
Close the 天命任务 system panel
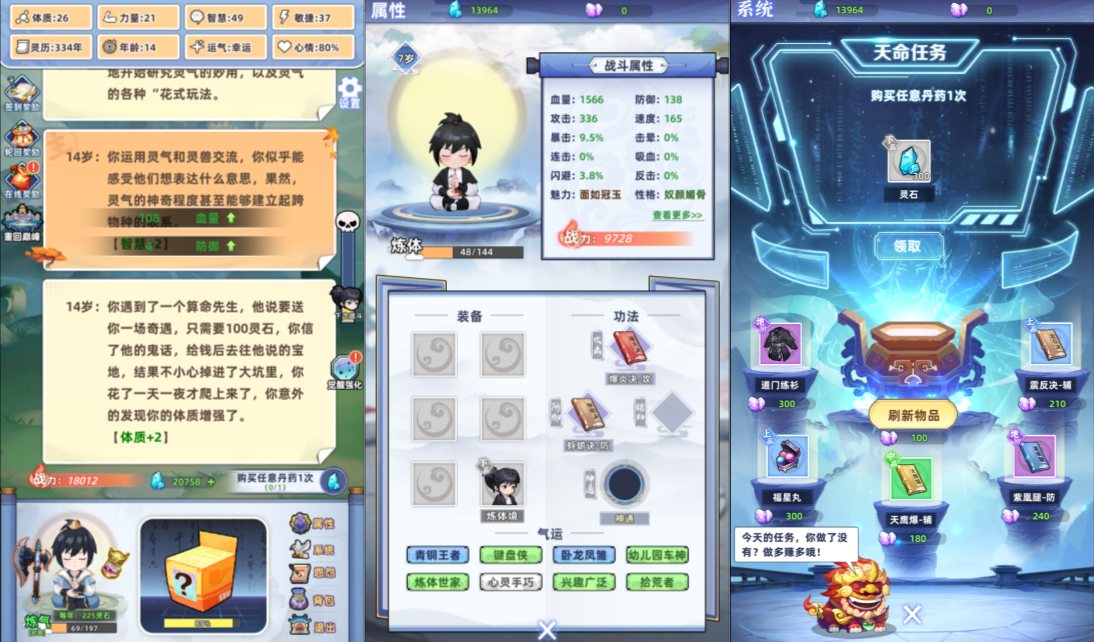912,614
